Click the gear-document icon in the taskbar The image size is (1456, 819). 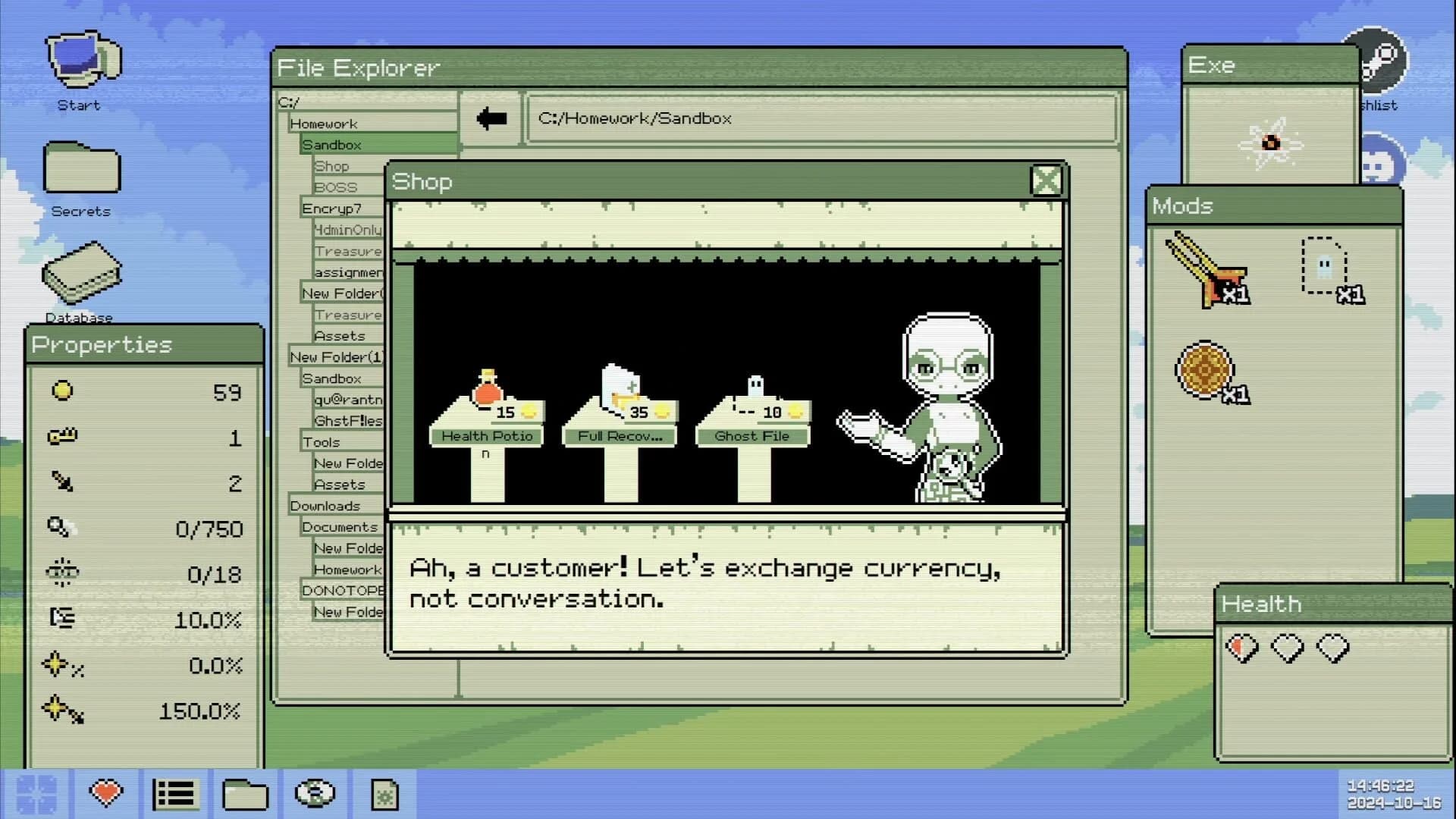coord(385,793)
